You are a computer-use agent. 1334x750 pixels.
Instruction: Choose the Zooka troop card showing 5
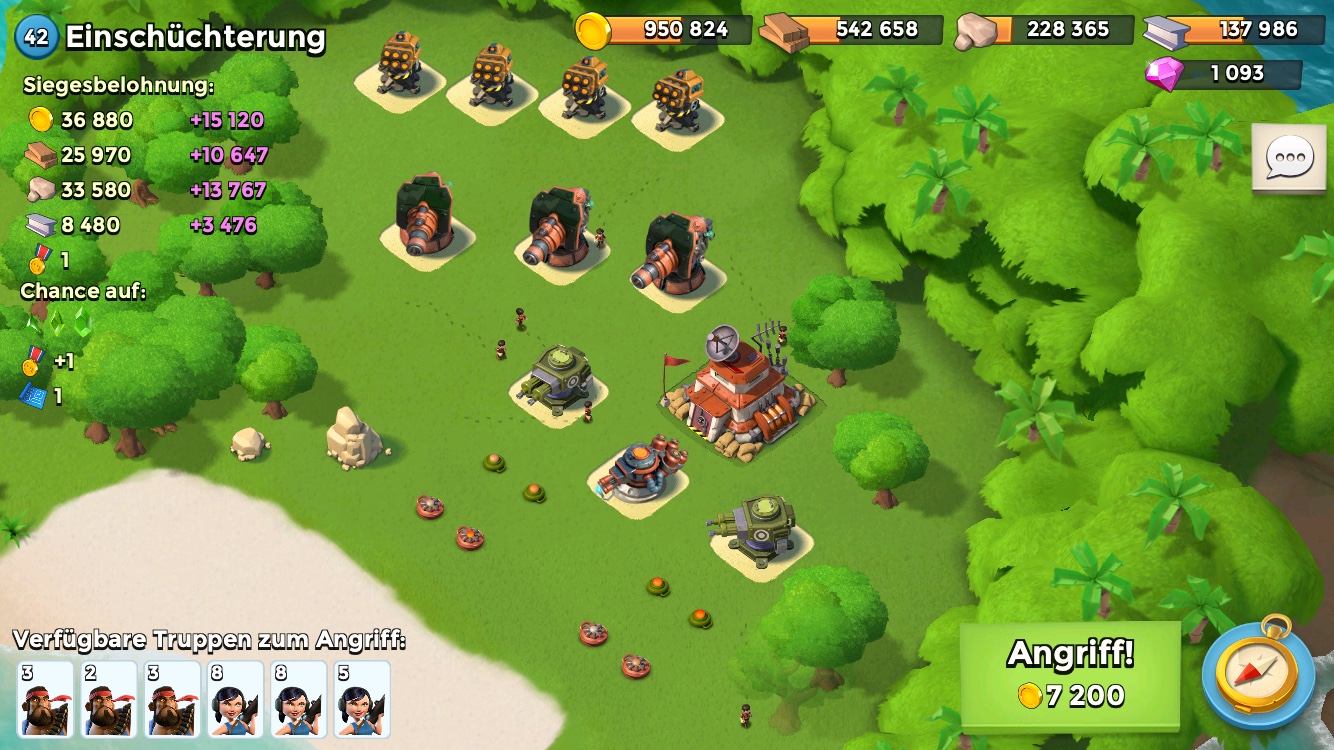pos(362,698)
